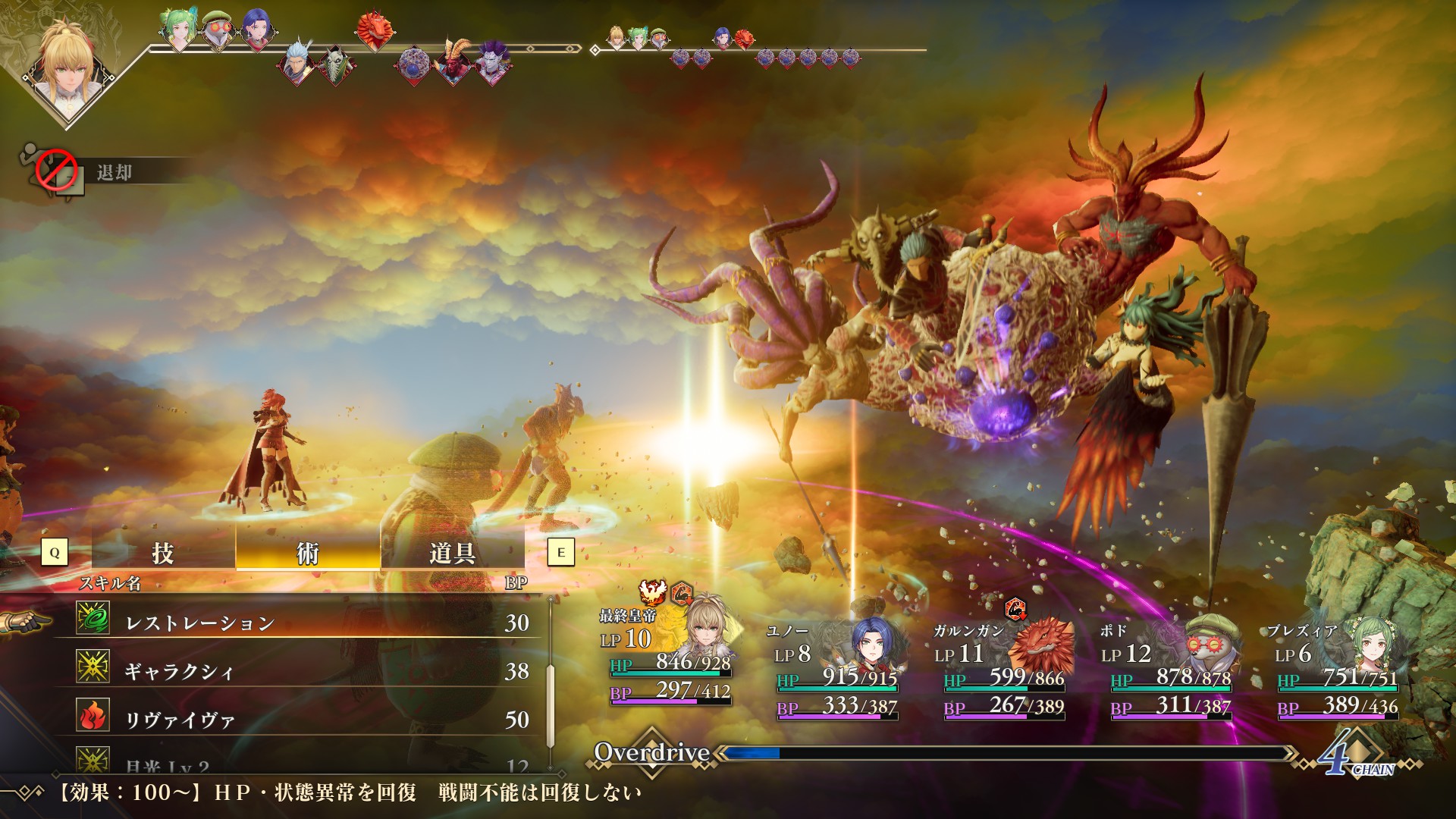The width and height of the screenshot is (1456, 819).
Task: Switch to the 技 skills tab
Action: (x=163, y=552)
